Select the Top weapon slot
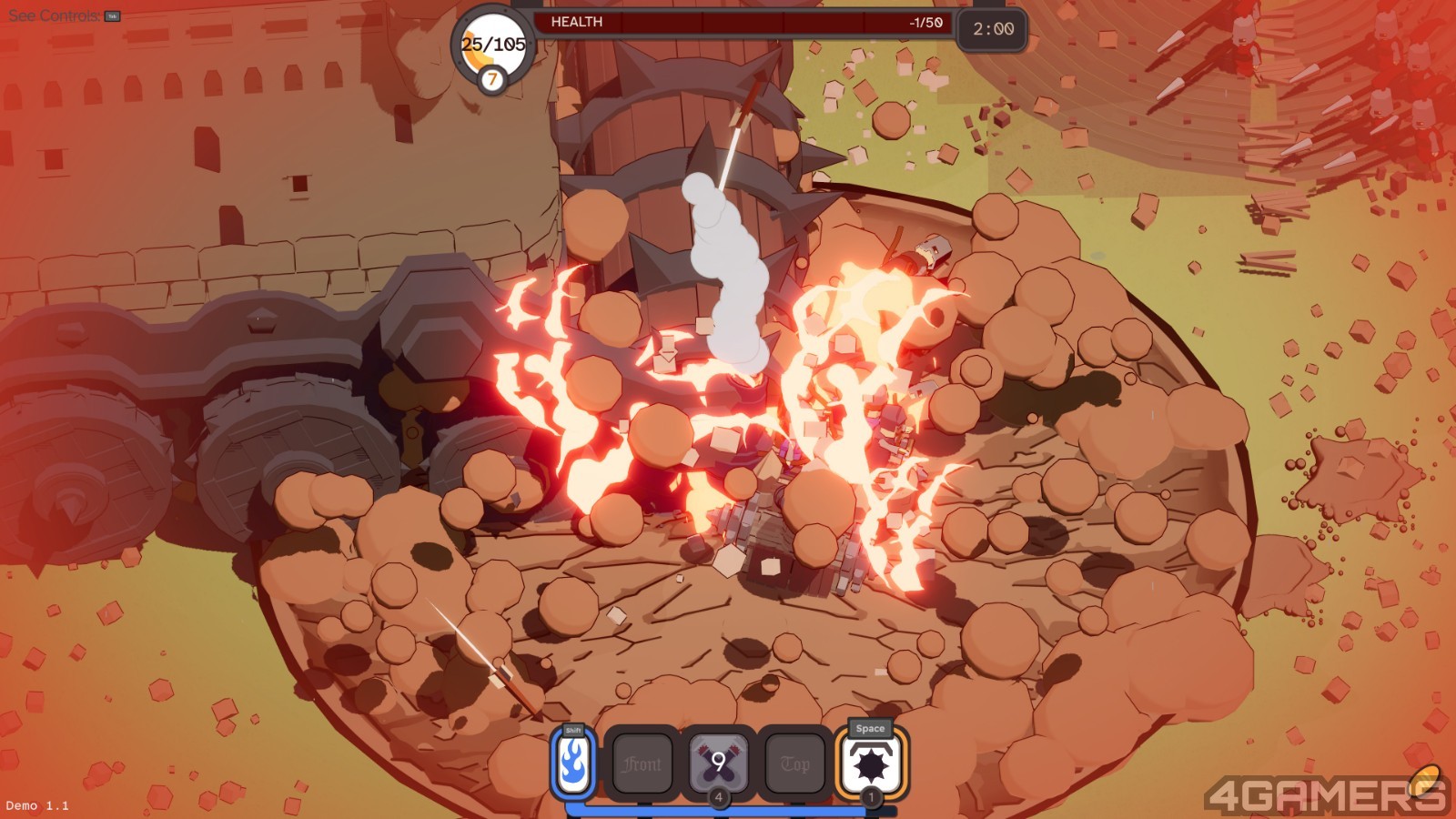 click(794, 764)
